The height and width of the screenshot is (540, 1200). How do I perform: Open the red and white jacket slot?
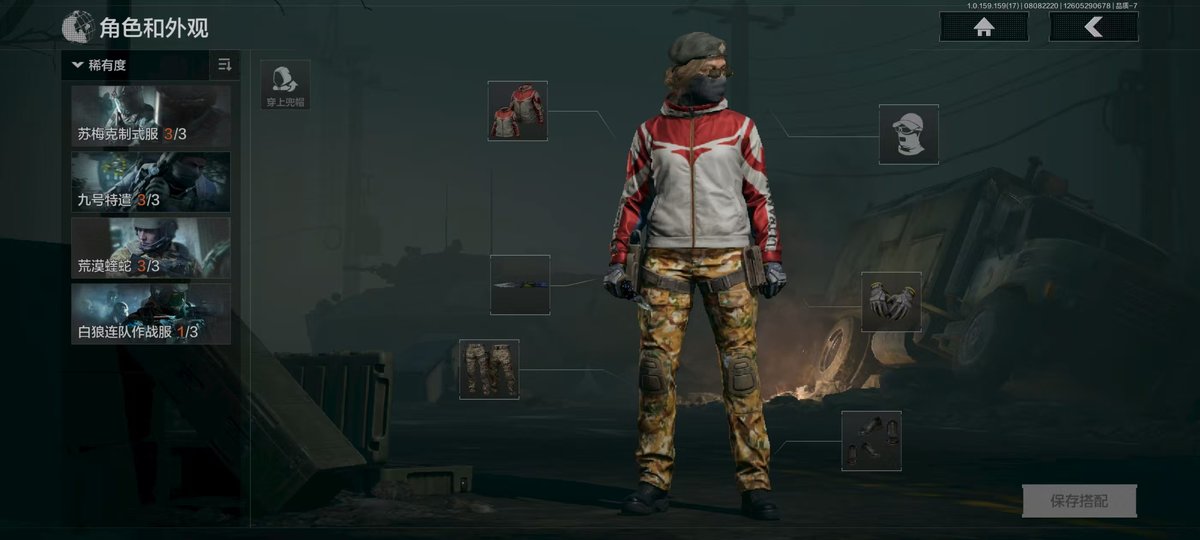coord(517,110)
